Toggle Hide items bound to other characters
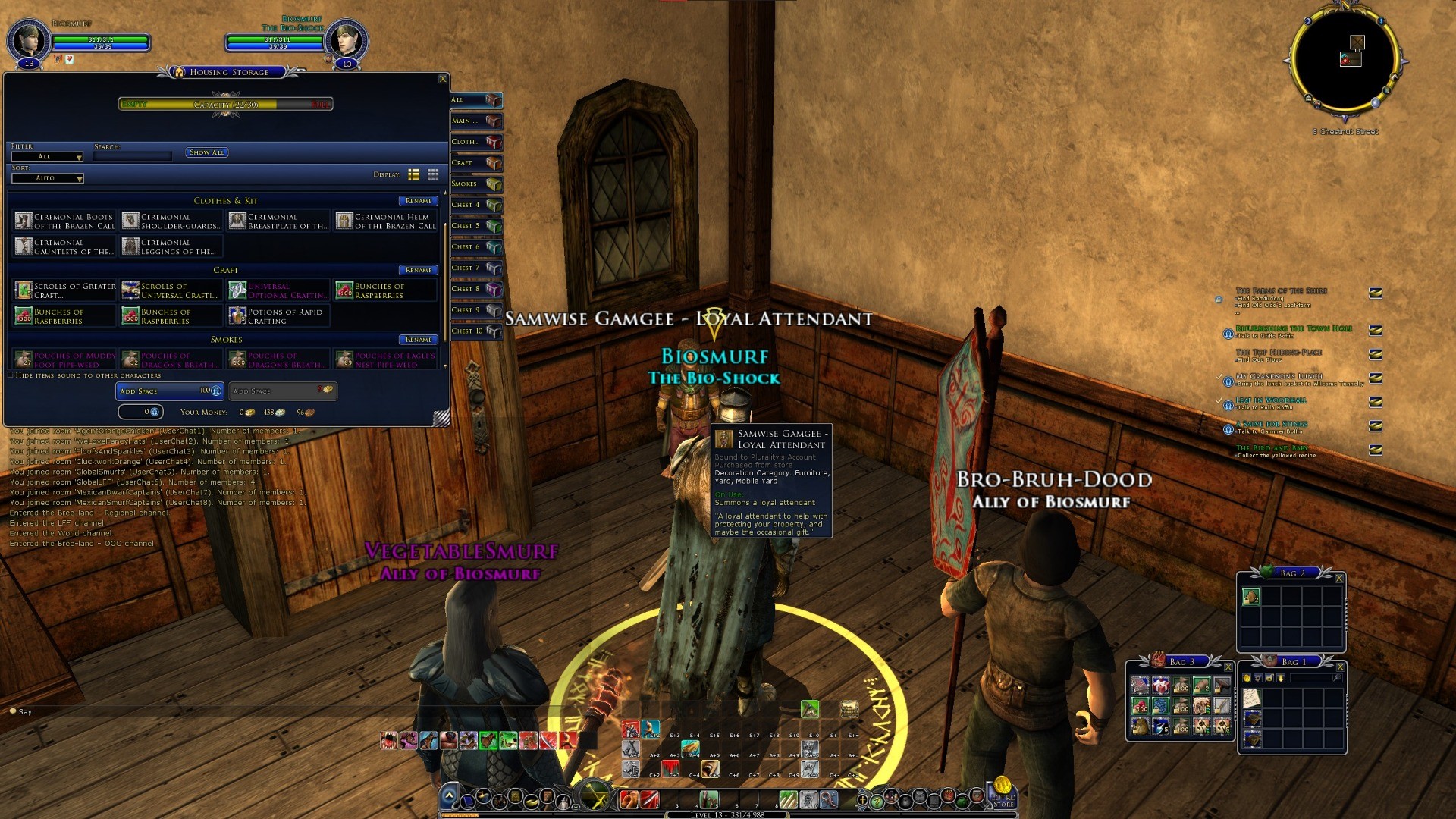The image size is (1456, 819). click(11, 375)
